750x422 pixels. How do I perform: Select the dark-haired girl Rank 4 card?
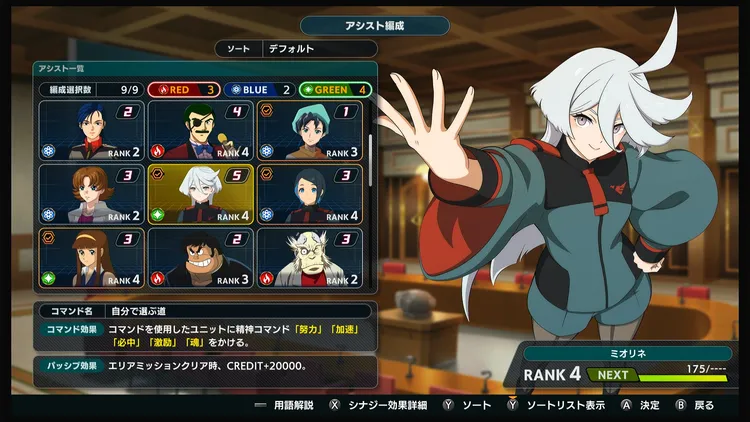pos(309,194)
